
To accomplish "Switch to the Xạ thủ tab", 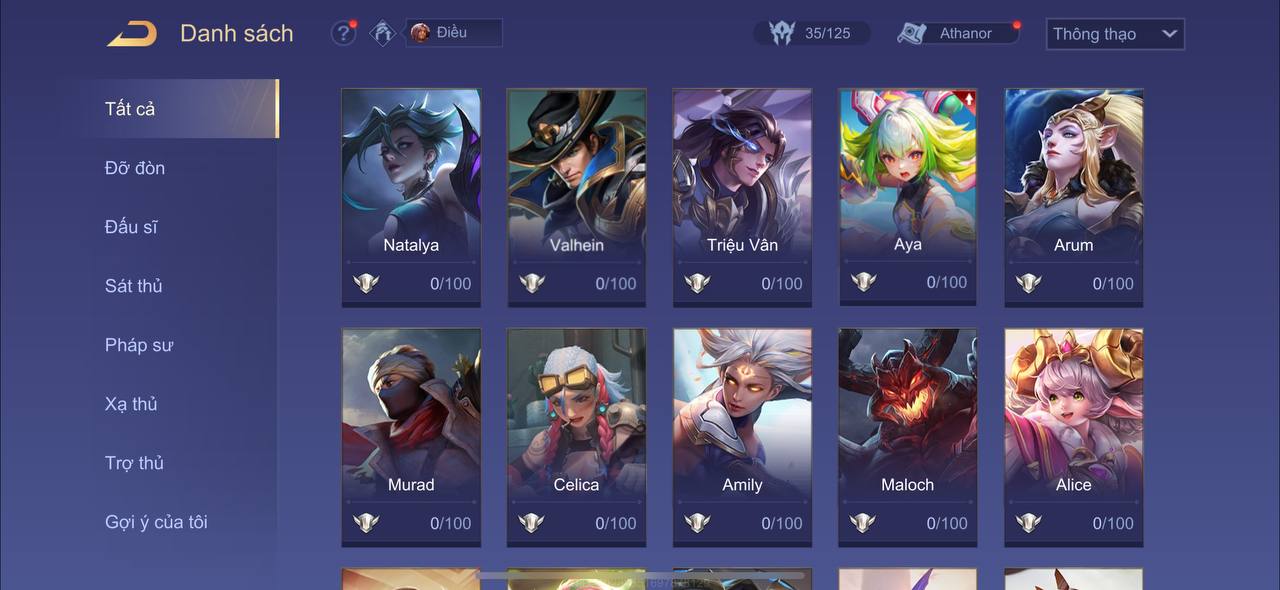I will click(131, 404).
